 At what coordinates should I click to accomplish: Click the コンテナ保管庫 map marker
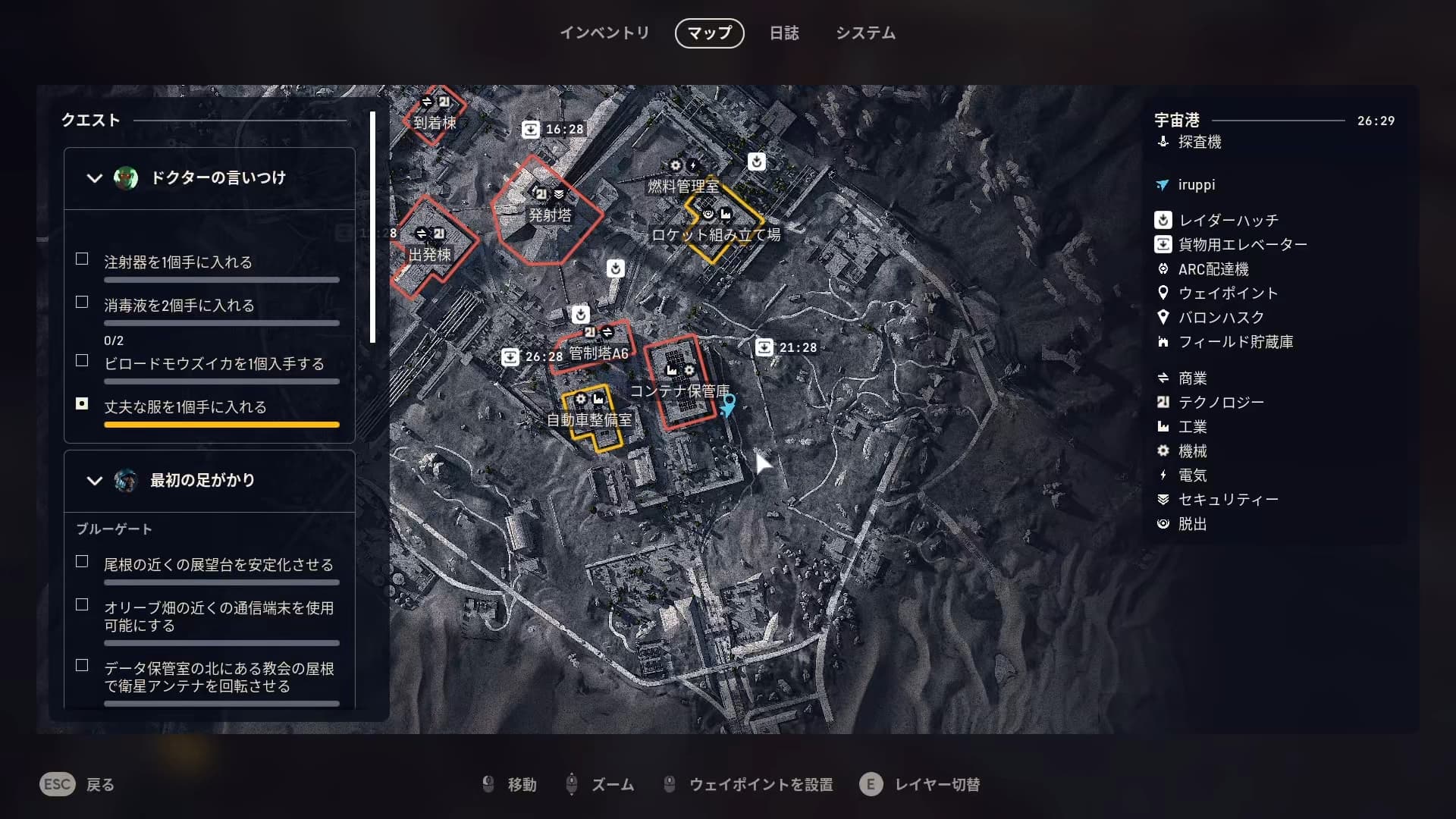[x=680, y=391]
